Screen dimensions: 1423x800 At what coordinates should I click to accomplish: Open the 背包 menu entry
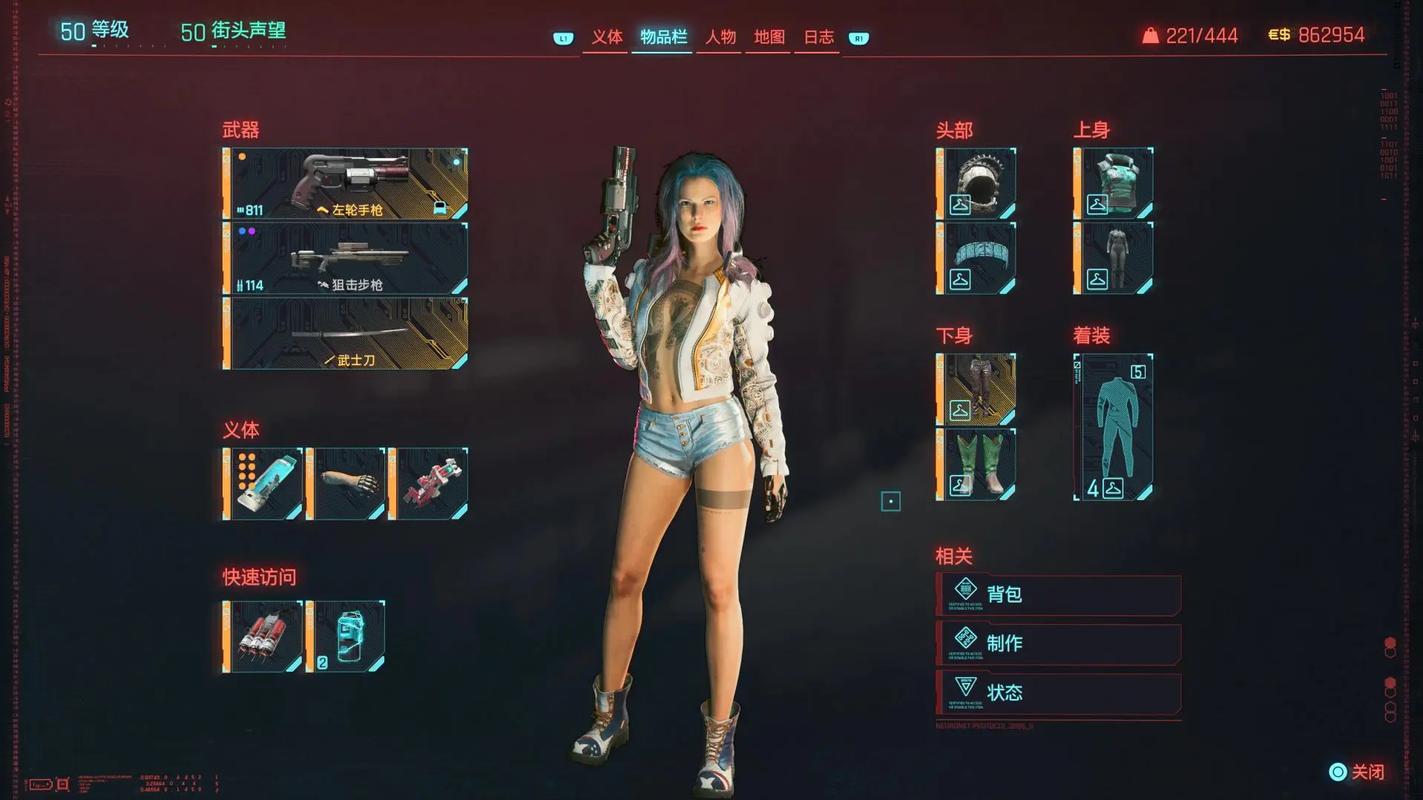tap(1059, 594)
